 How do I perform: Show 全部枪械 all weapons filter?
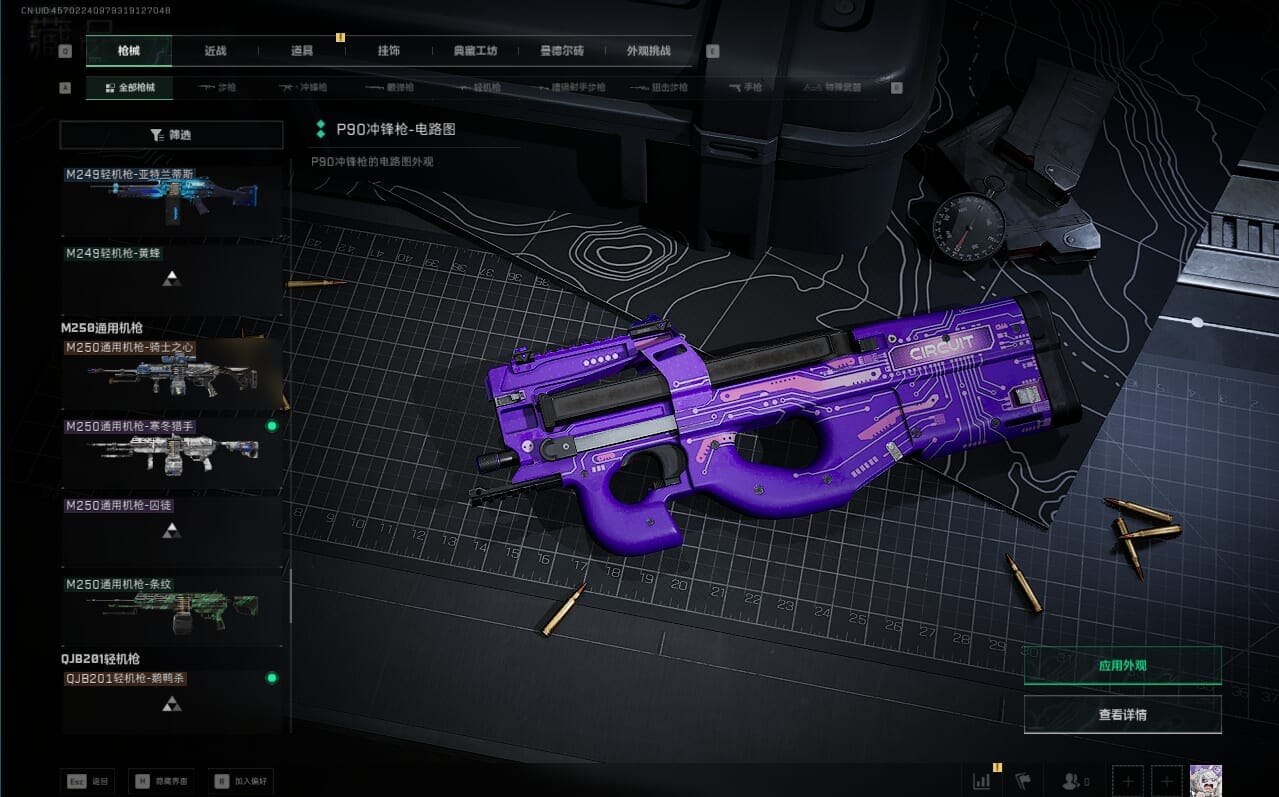130,88
